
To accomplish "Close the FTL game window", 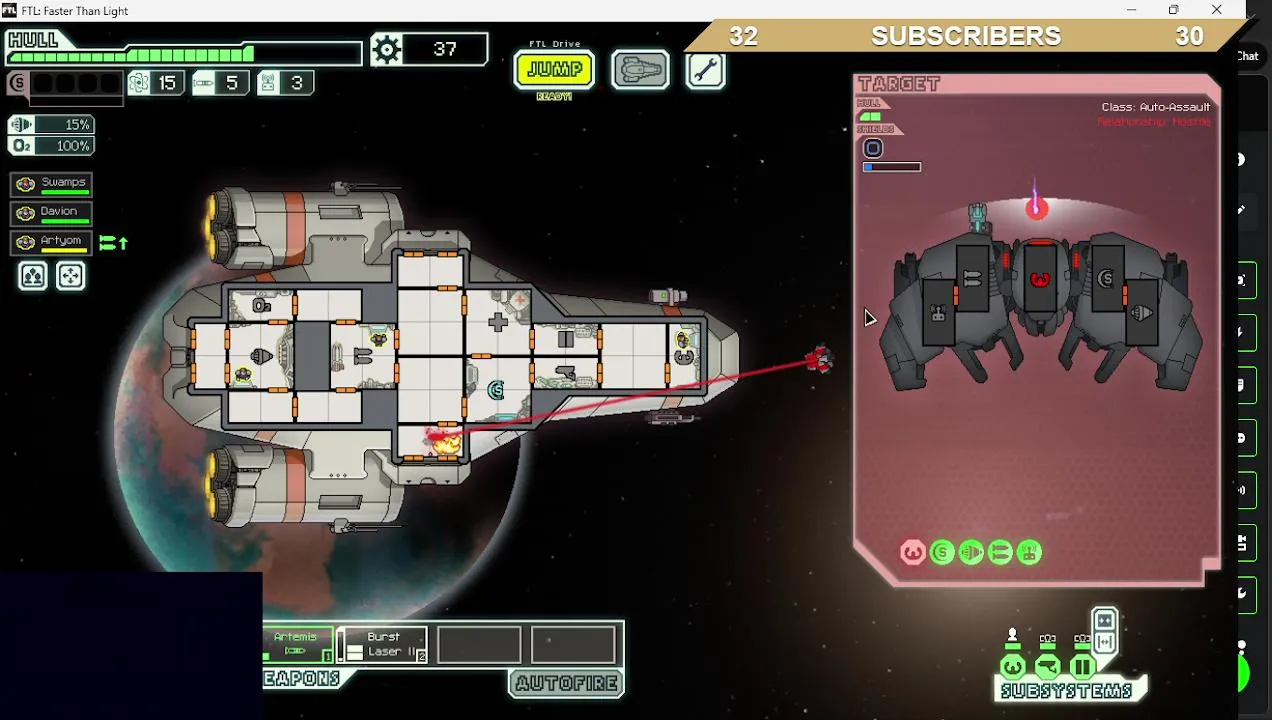I will coord(1216,10).
